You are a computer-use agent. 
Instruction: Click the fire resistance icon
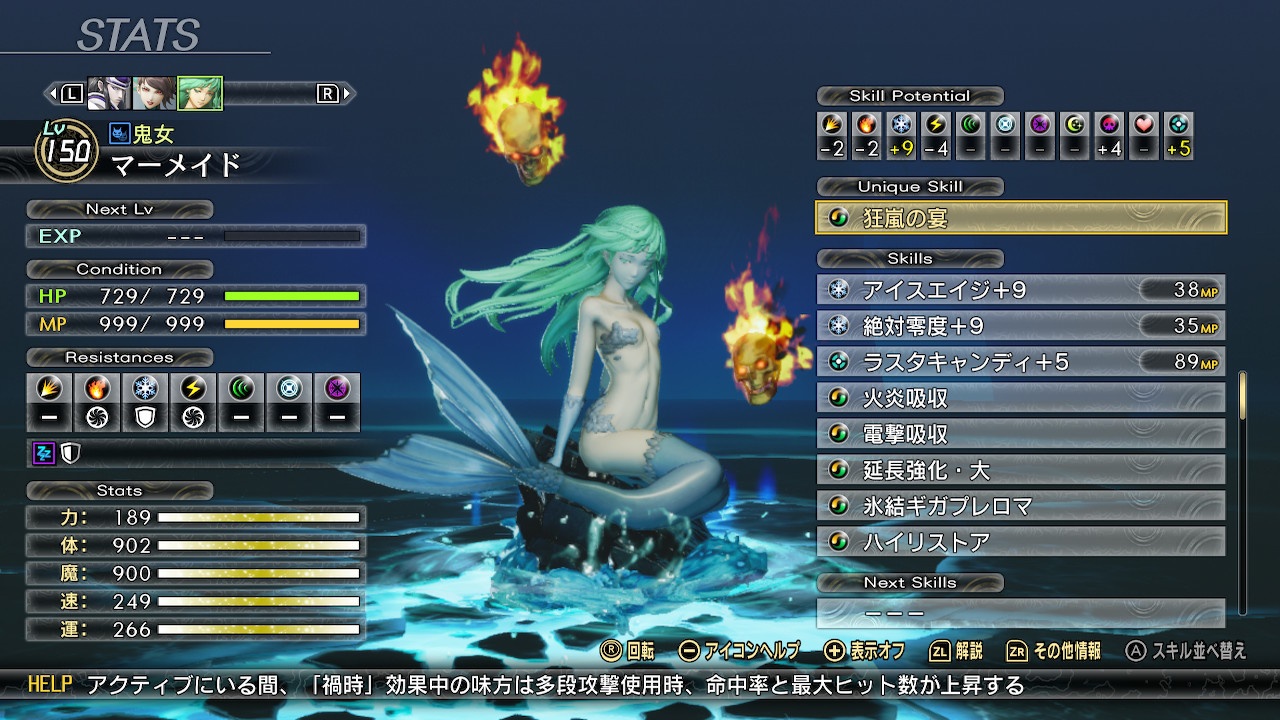coord(97,388)
